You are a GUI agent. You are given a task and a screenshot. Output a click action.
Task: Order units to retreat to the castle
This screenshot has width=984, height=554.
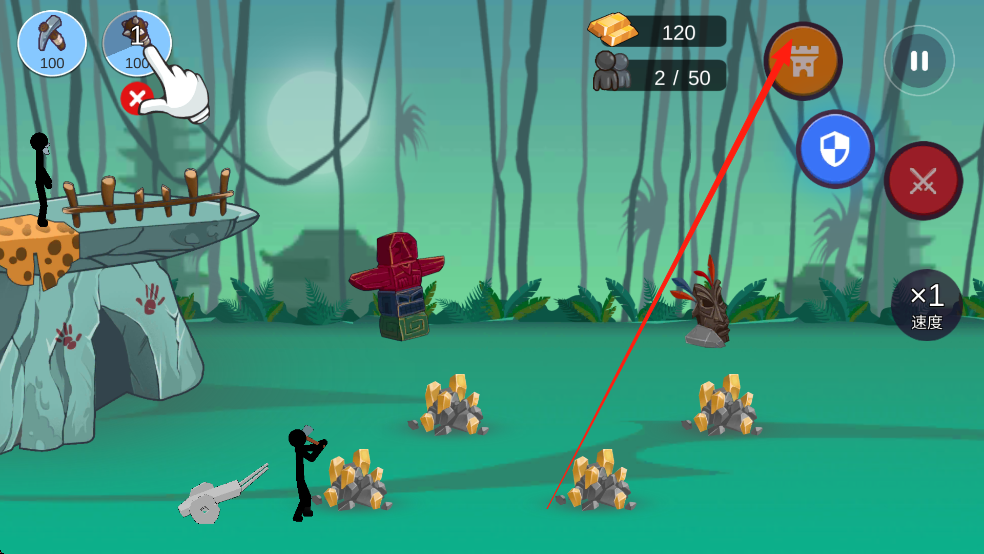[803, 61]
